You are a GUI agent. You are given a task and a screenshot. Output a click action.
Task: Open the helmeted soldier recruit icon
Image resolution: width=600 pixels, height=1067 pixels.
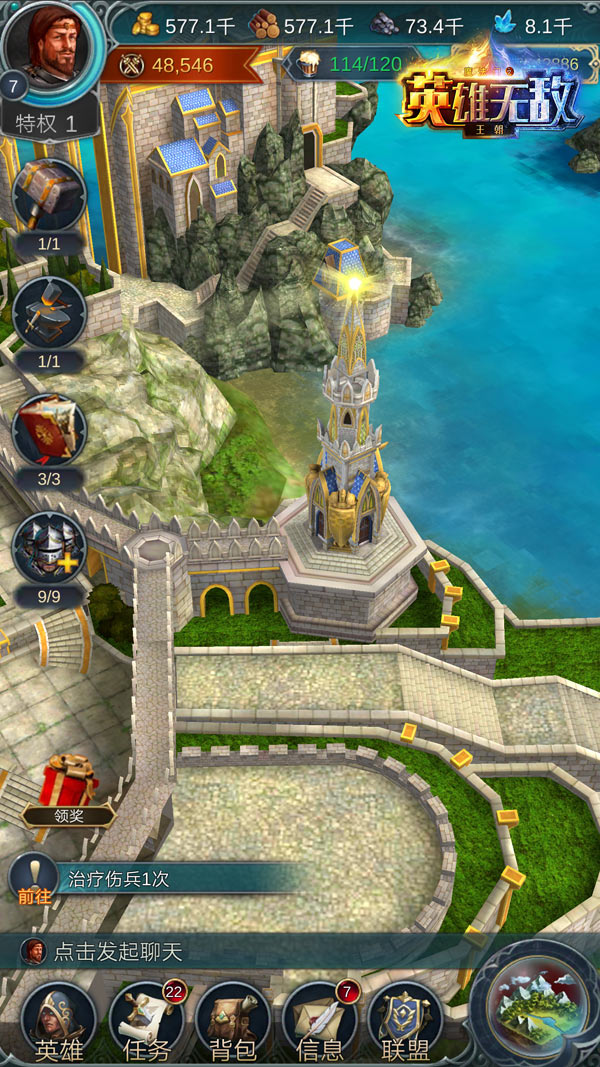(49, 548)
